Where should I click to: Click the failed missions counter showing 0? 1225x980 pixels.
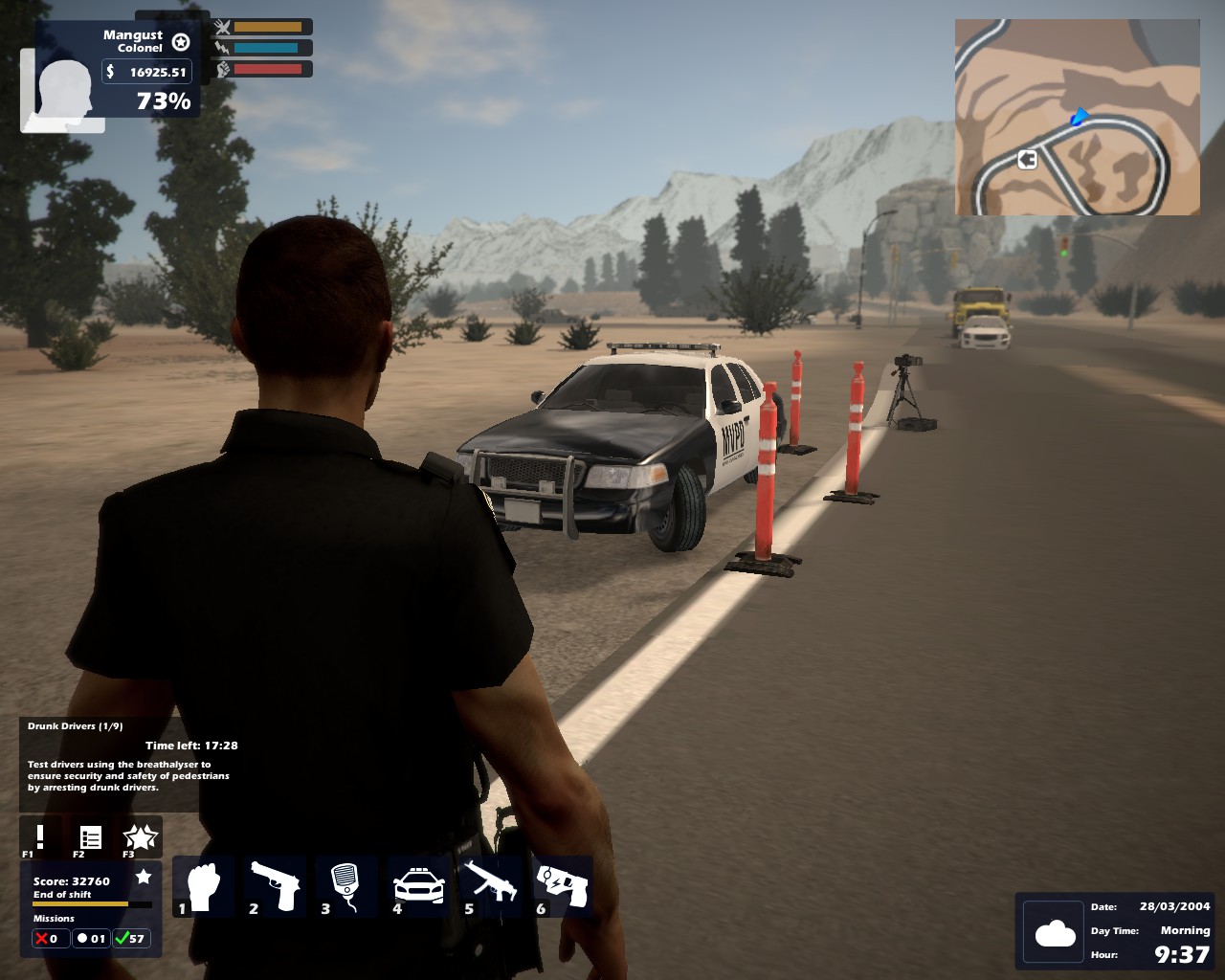(49, 938)
